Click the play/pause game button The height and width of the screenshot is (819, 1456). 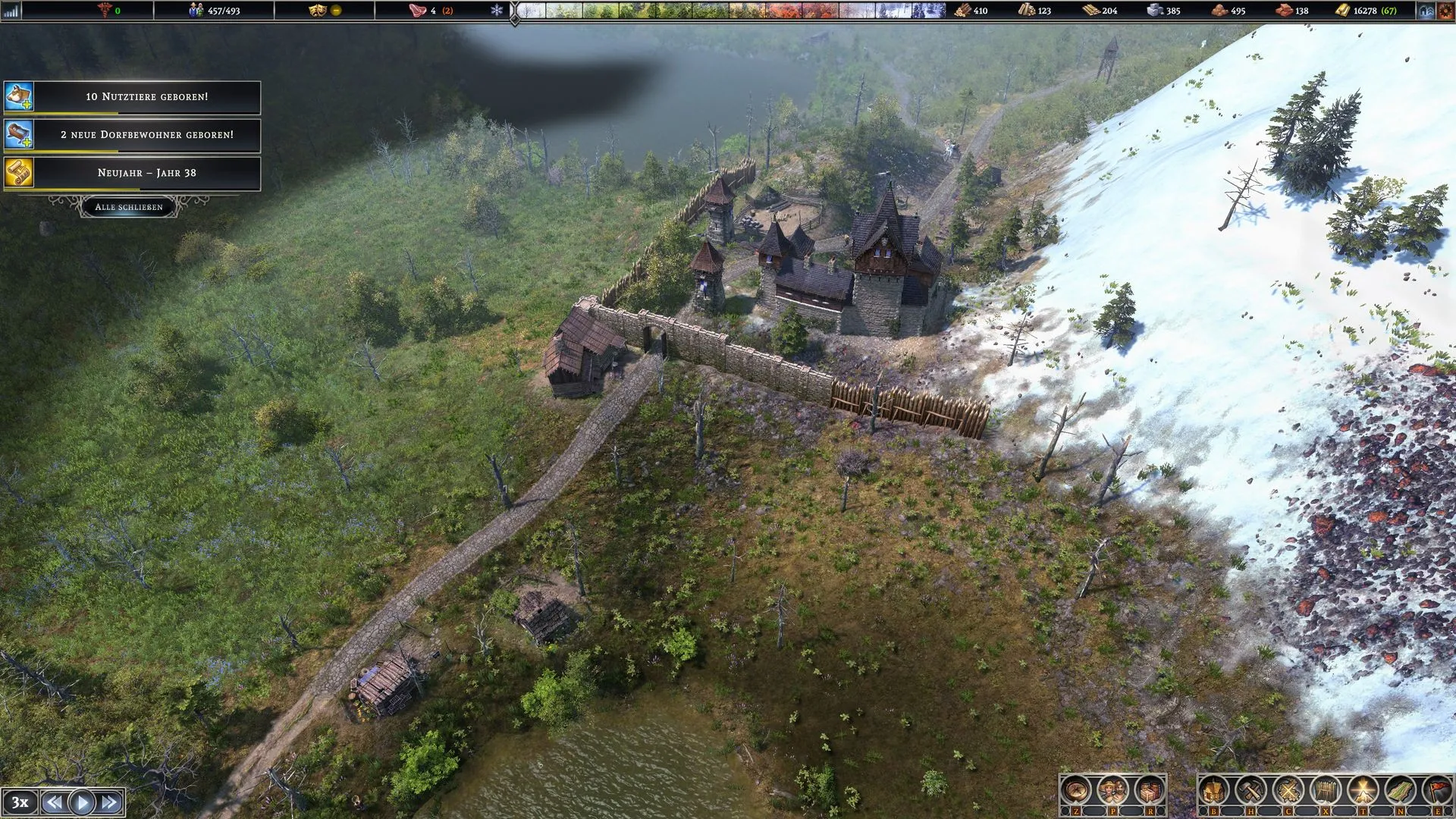click(x=82, y=802)
